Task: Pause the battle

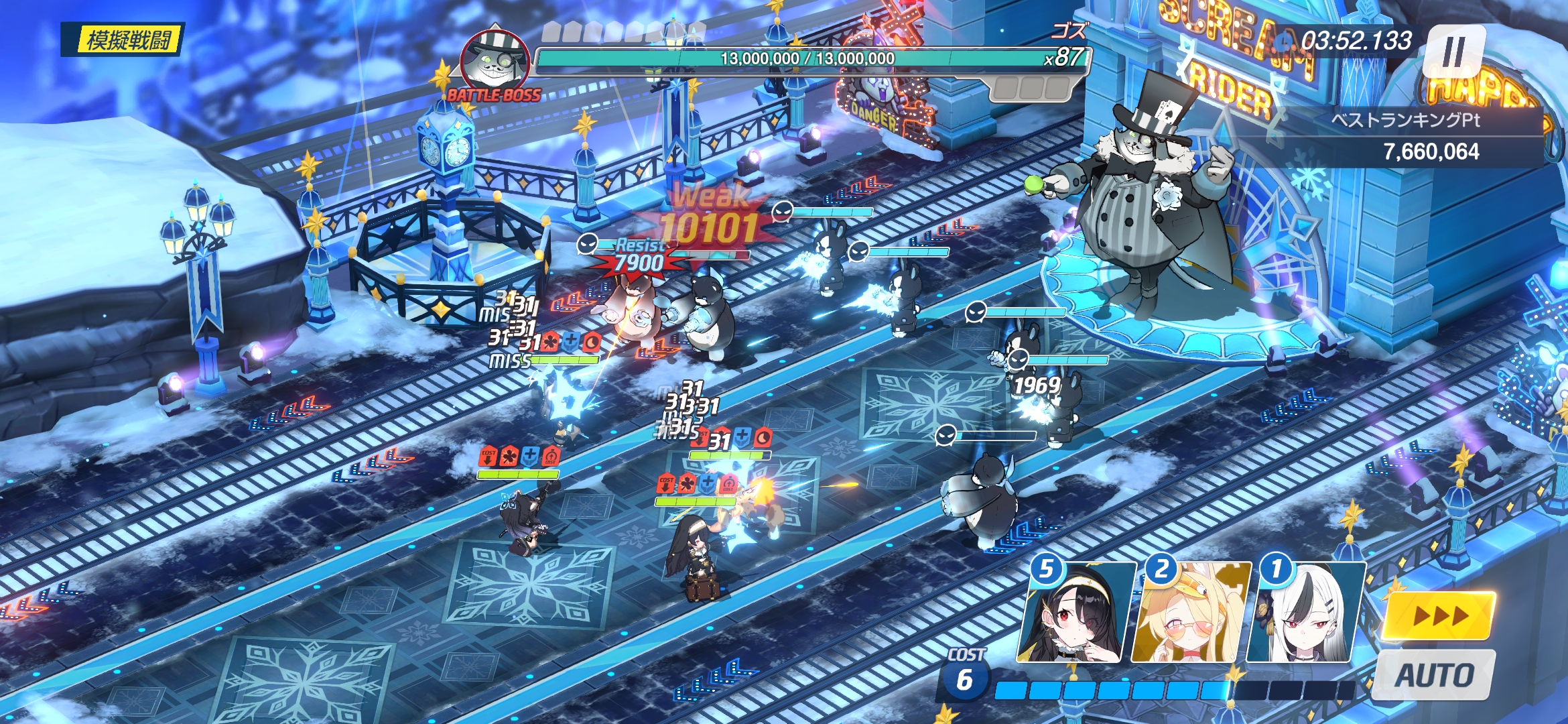Action: 1454,52
